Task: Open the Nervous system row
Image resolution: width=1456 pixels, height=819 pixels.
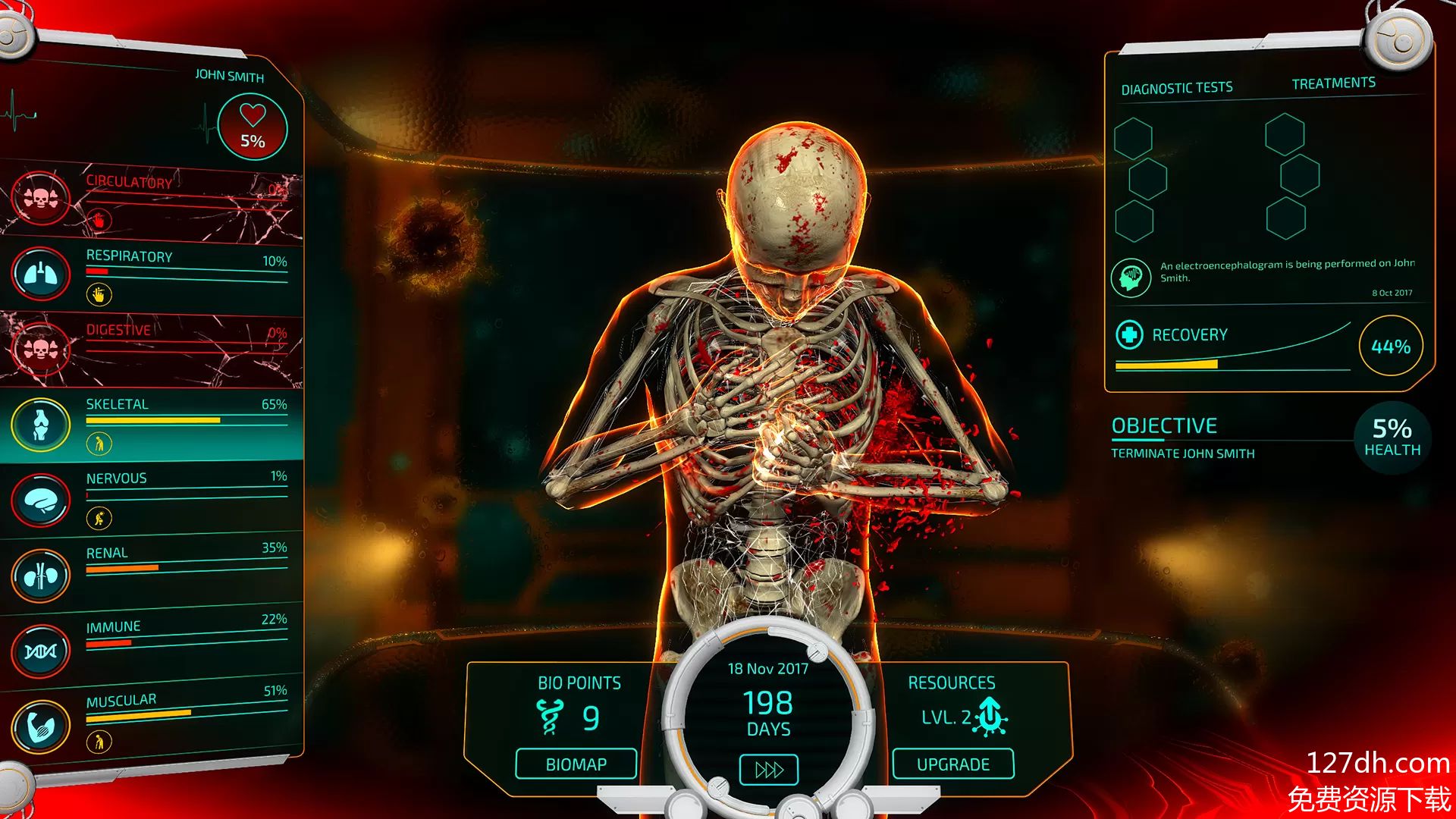Action: (x=152, y=497)
